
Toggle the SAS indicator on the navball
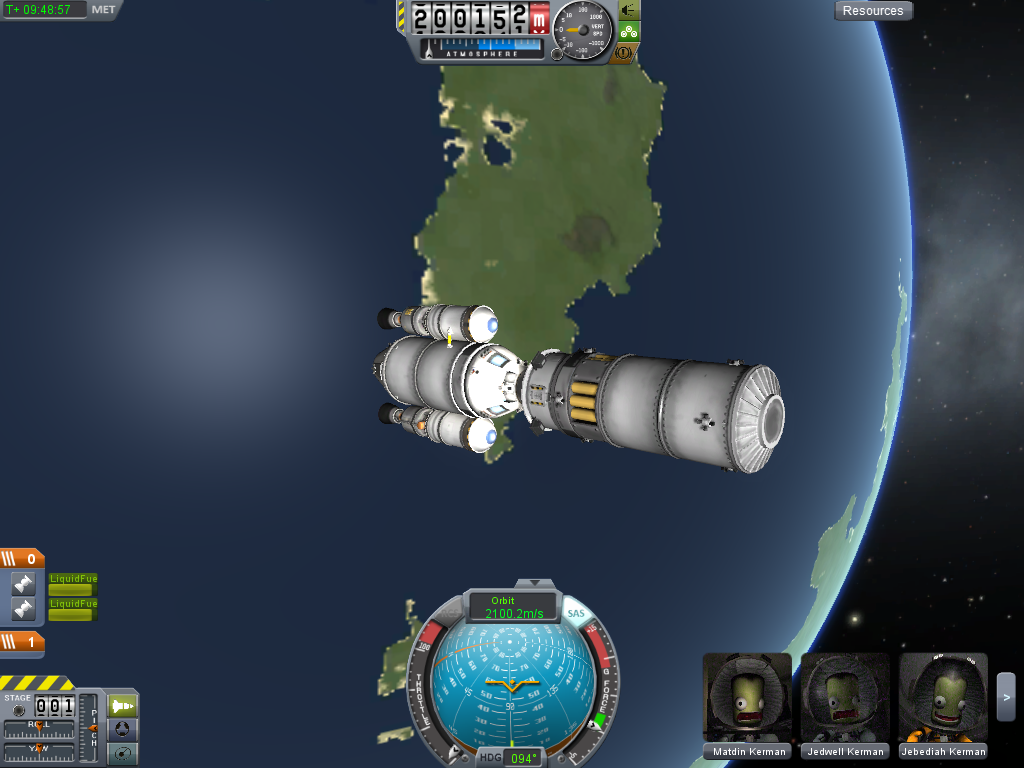coord(576,613)
